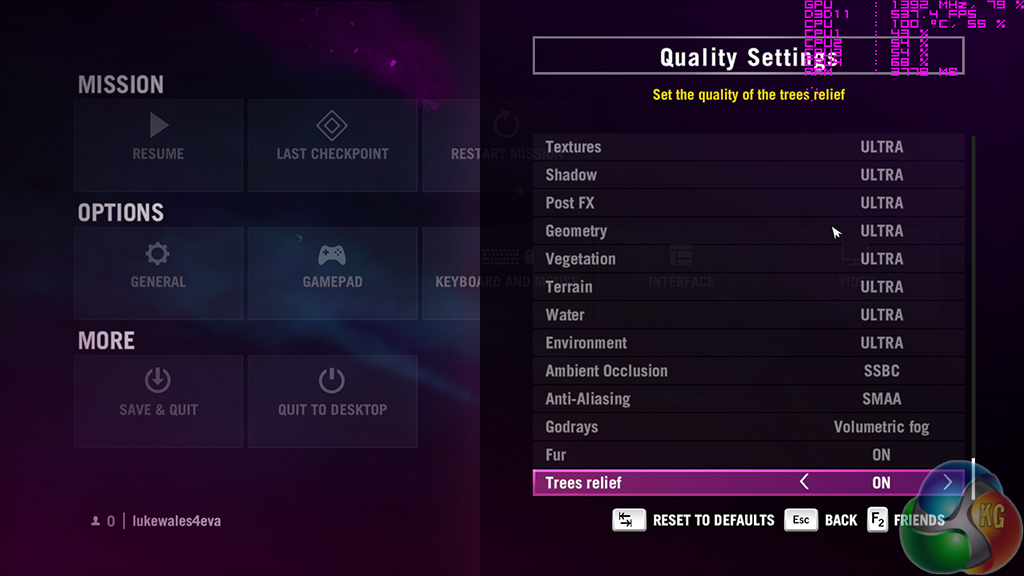Choose the Terrain quality setting
Image resolution: width=1024 pixels, height=576 pixels.
point(748,287)
